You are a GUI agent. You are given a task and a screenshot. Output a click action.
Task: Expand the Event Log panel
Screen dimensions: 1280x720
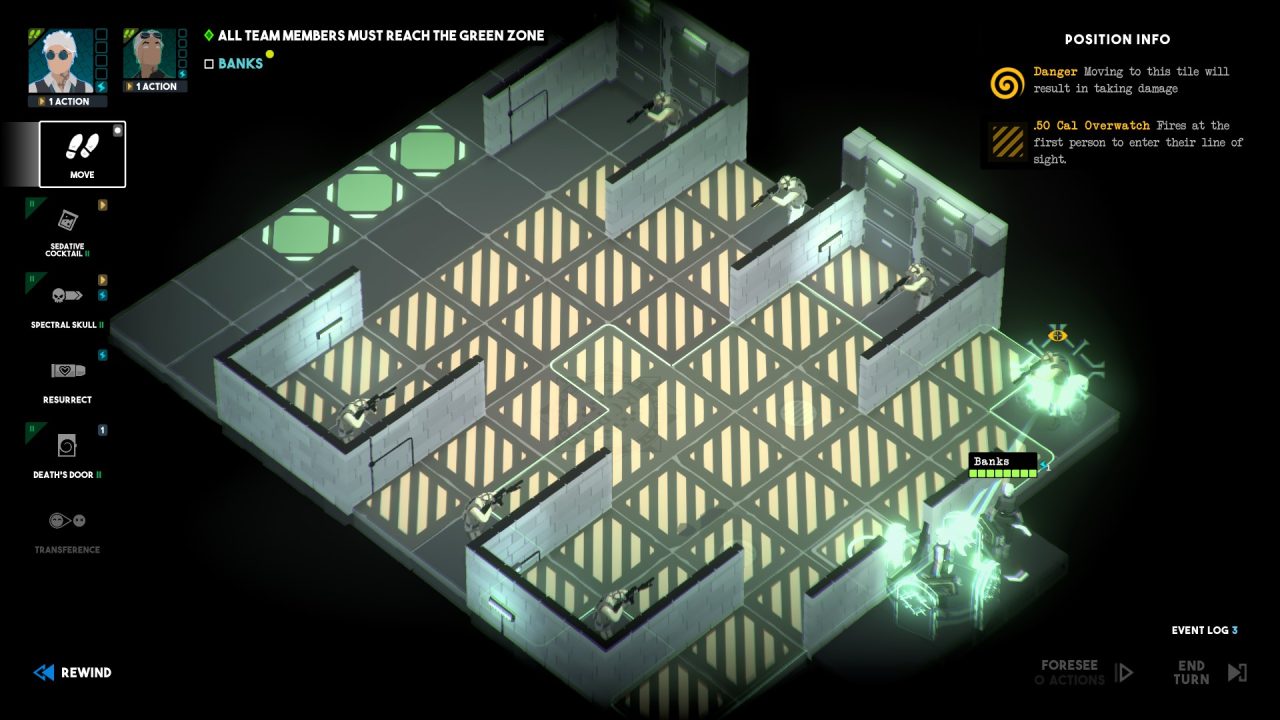[1203, 630]
